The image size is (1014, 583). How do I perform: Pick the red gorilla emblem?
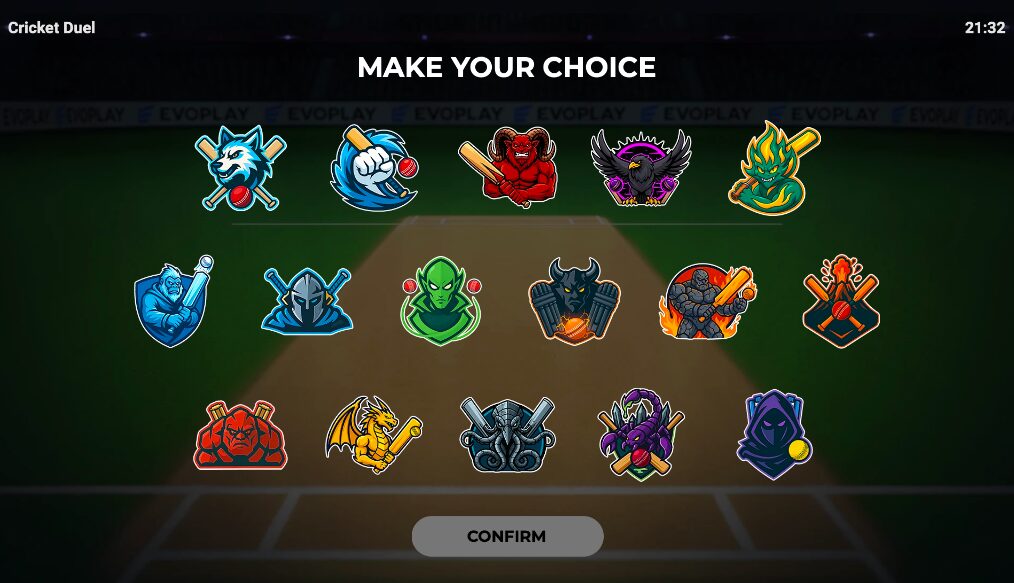(x=240, y=435)
